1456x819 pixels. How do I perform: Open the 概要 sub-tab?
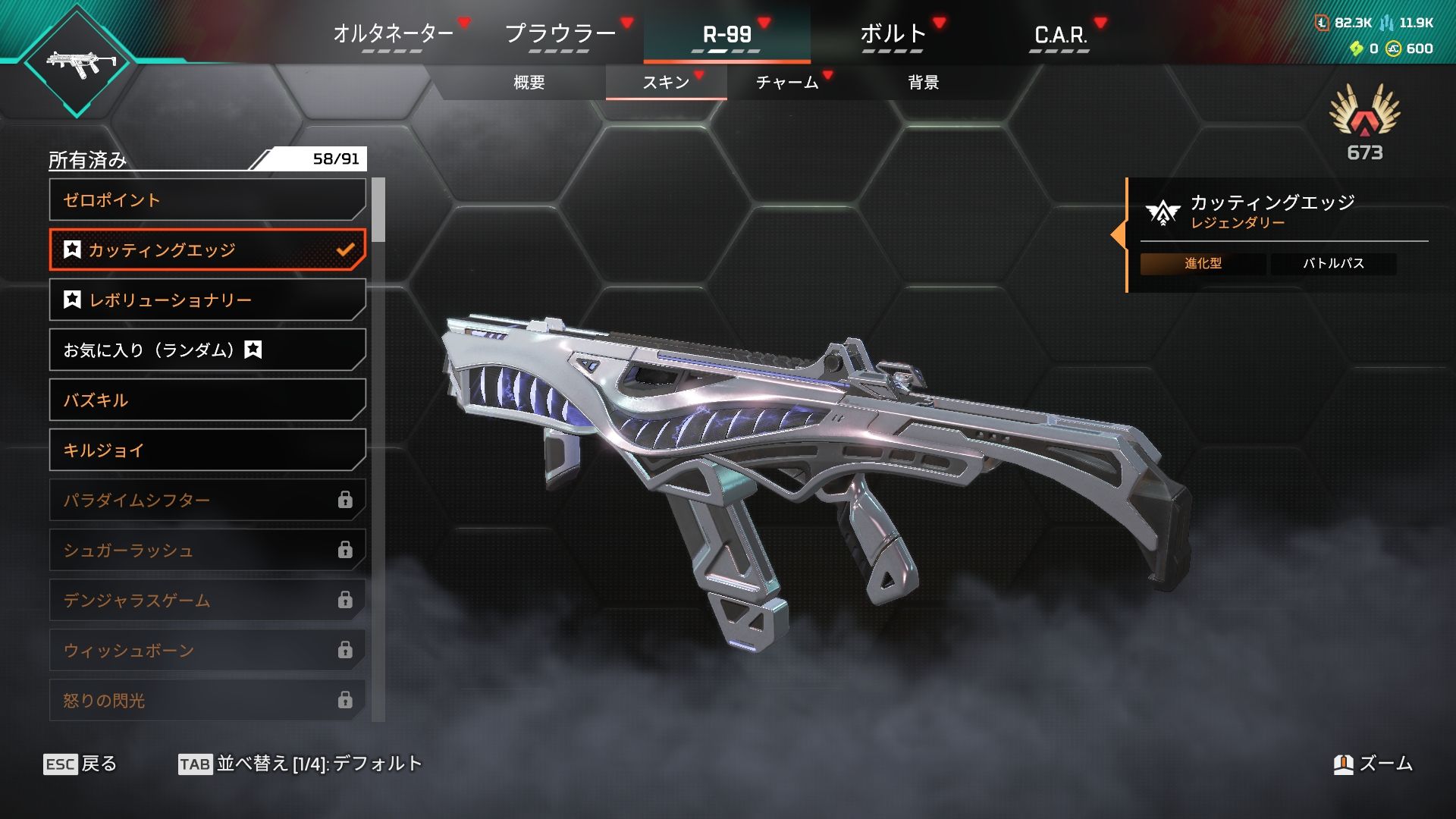click(529, 82)
